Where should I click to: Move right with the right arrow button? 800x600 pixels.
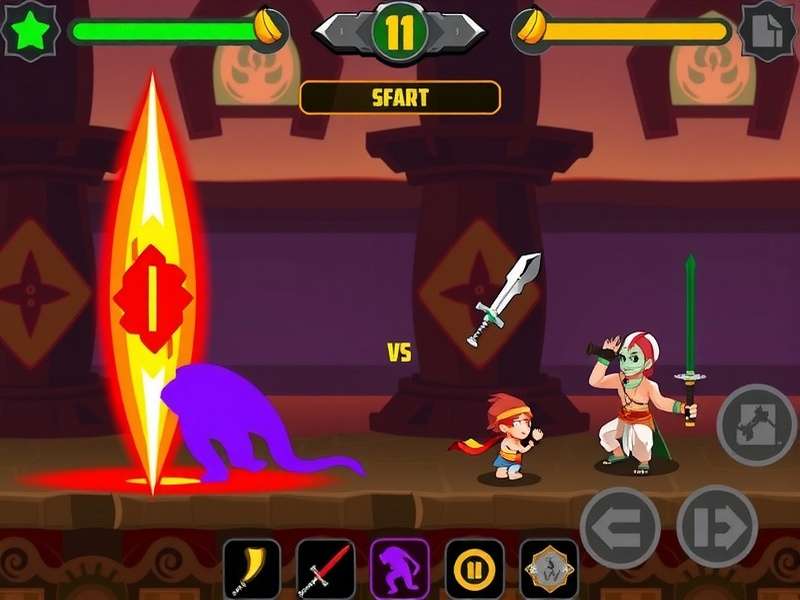pyautogui.click(x=716, y=526)
